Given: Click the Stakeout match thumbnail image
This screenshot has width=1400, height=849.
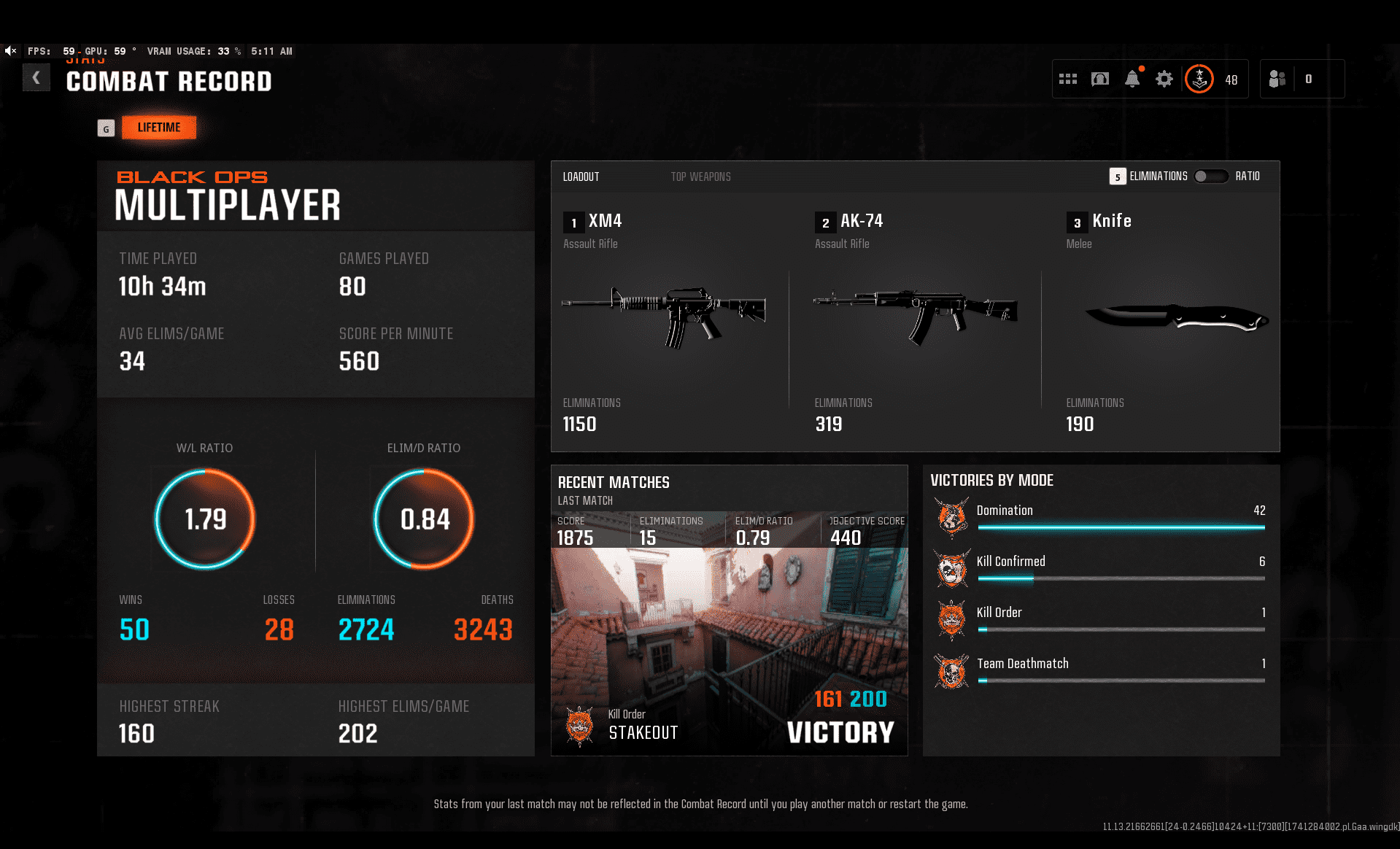Looking at the screenshot, I should (730, 642).
